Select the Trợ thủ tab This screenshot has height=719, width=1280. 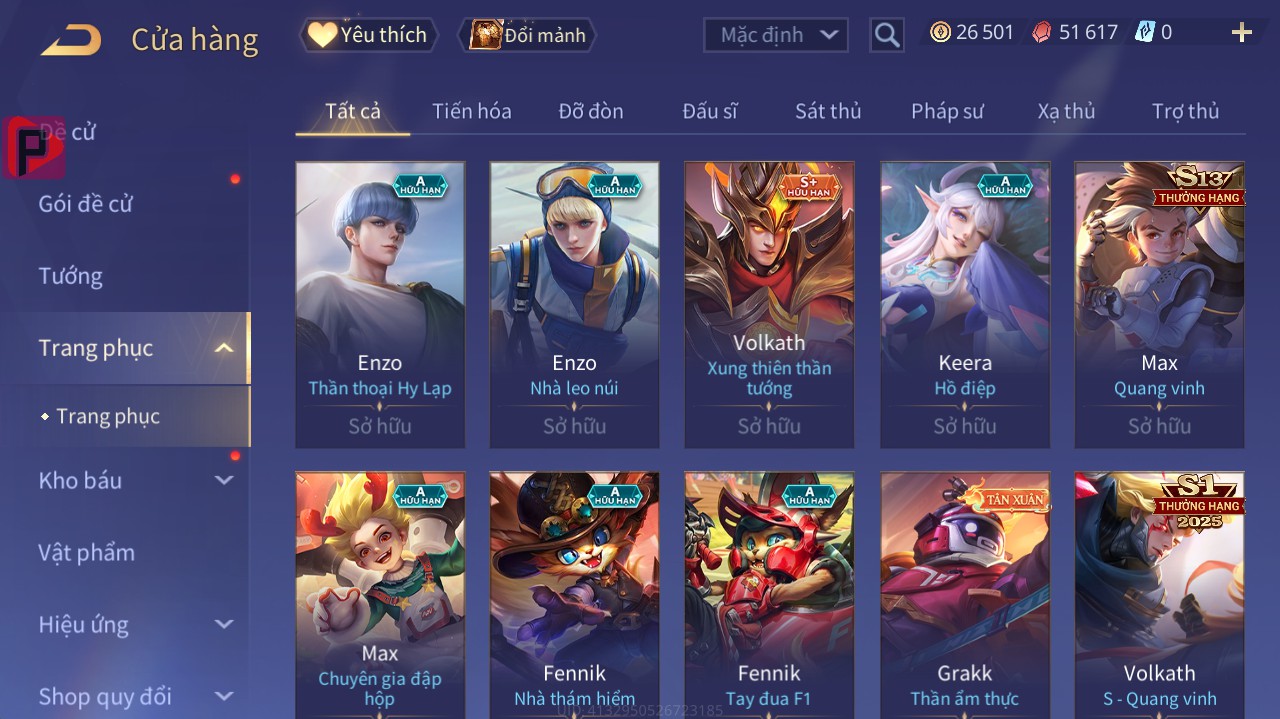tap(1185, 111)
